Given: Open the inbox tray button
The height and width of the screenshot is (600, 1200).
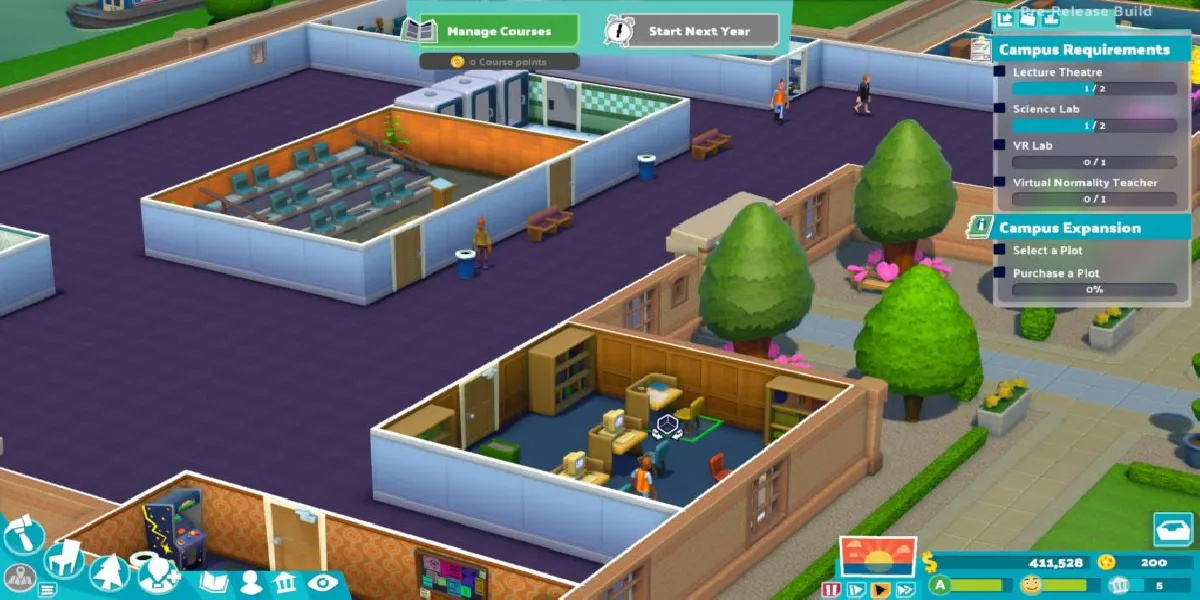Looking at the screenshot, I should coord(1172,530).
